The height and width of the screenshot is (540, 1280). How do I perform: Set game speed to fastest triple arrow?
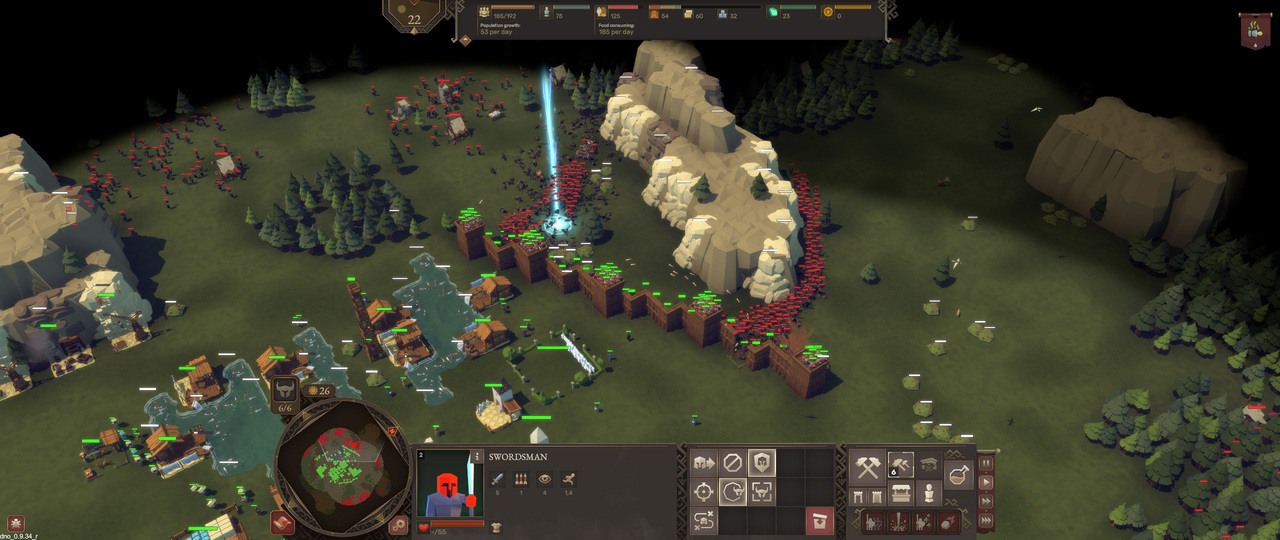pos(987,519)
